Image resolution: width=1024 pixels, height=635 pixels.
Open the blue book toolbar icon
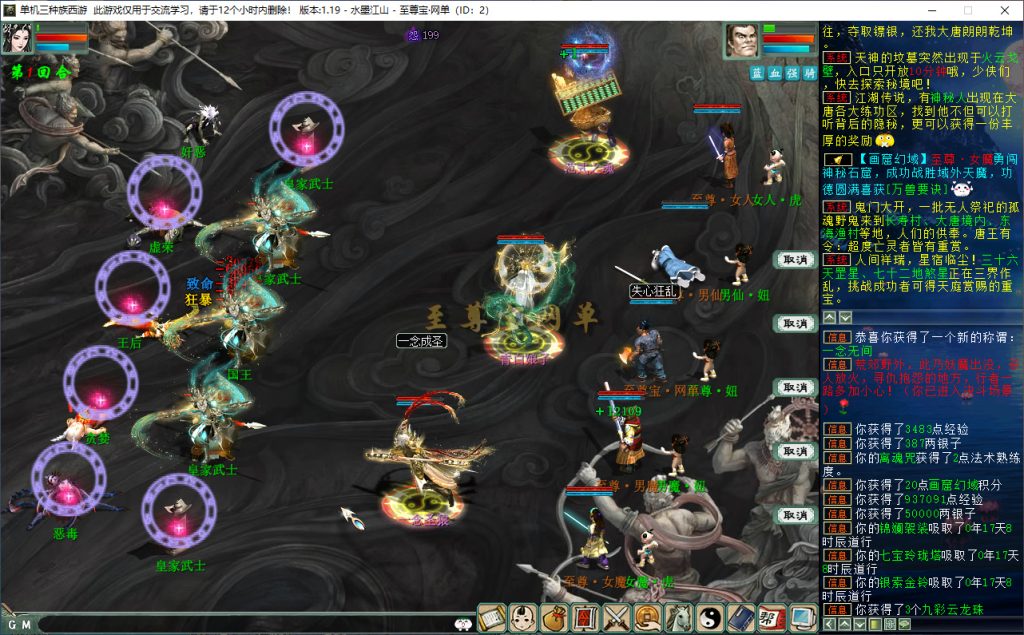click(x=741, y=618)
